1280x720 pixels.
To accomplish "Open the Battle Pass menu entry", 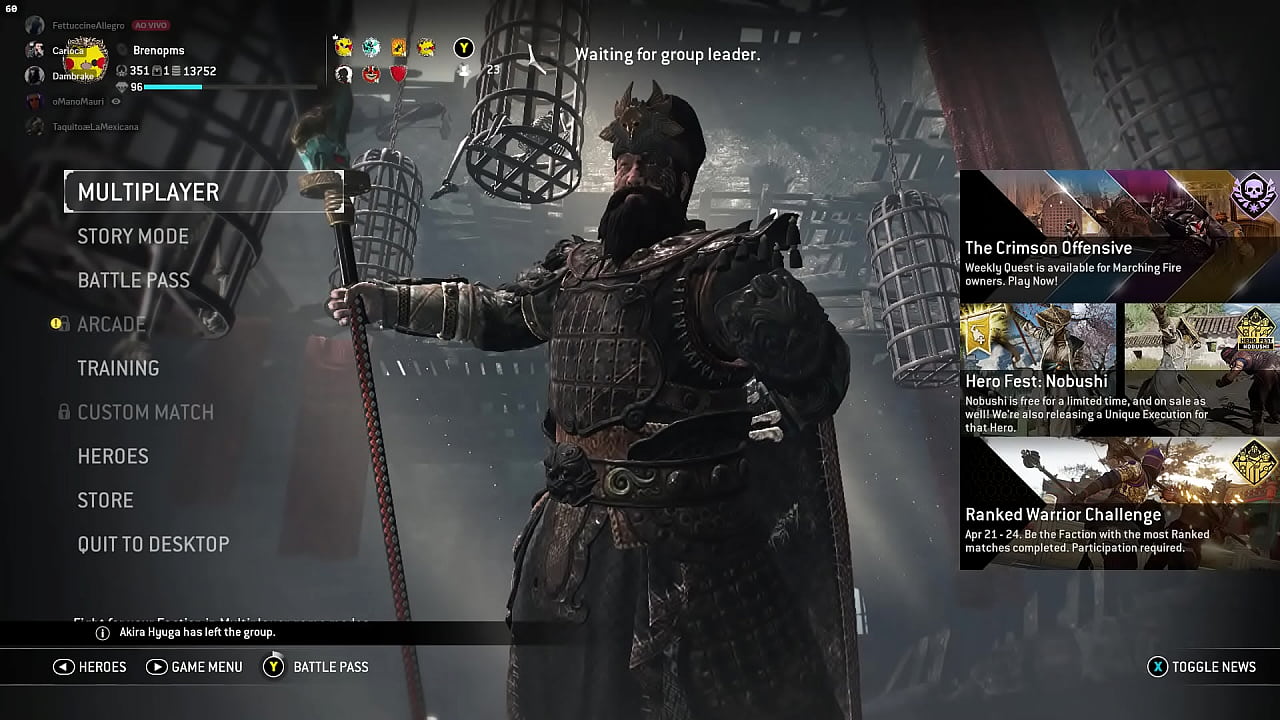I will point(133,280).
